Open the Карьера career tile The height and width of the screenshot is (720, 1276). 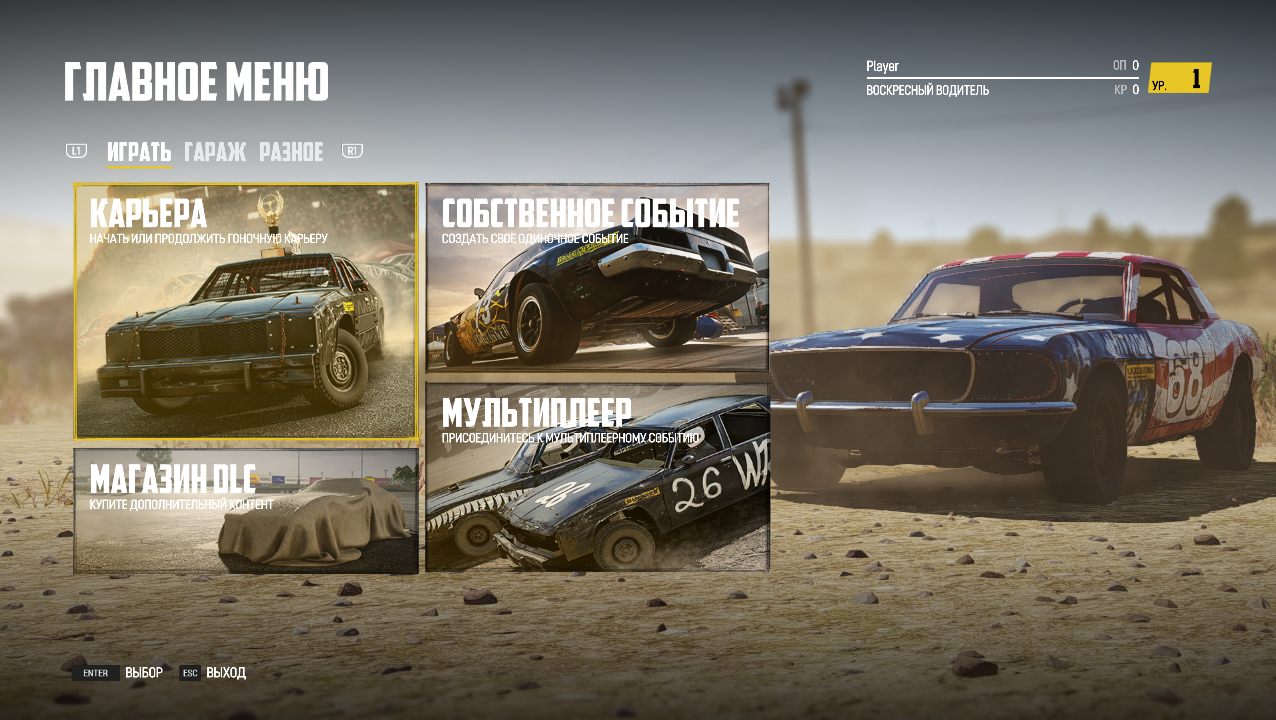pos(245,311)
